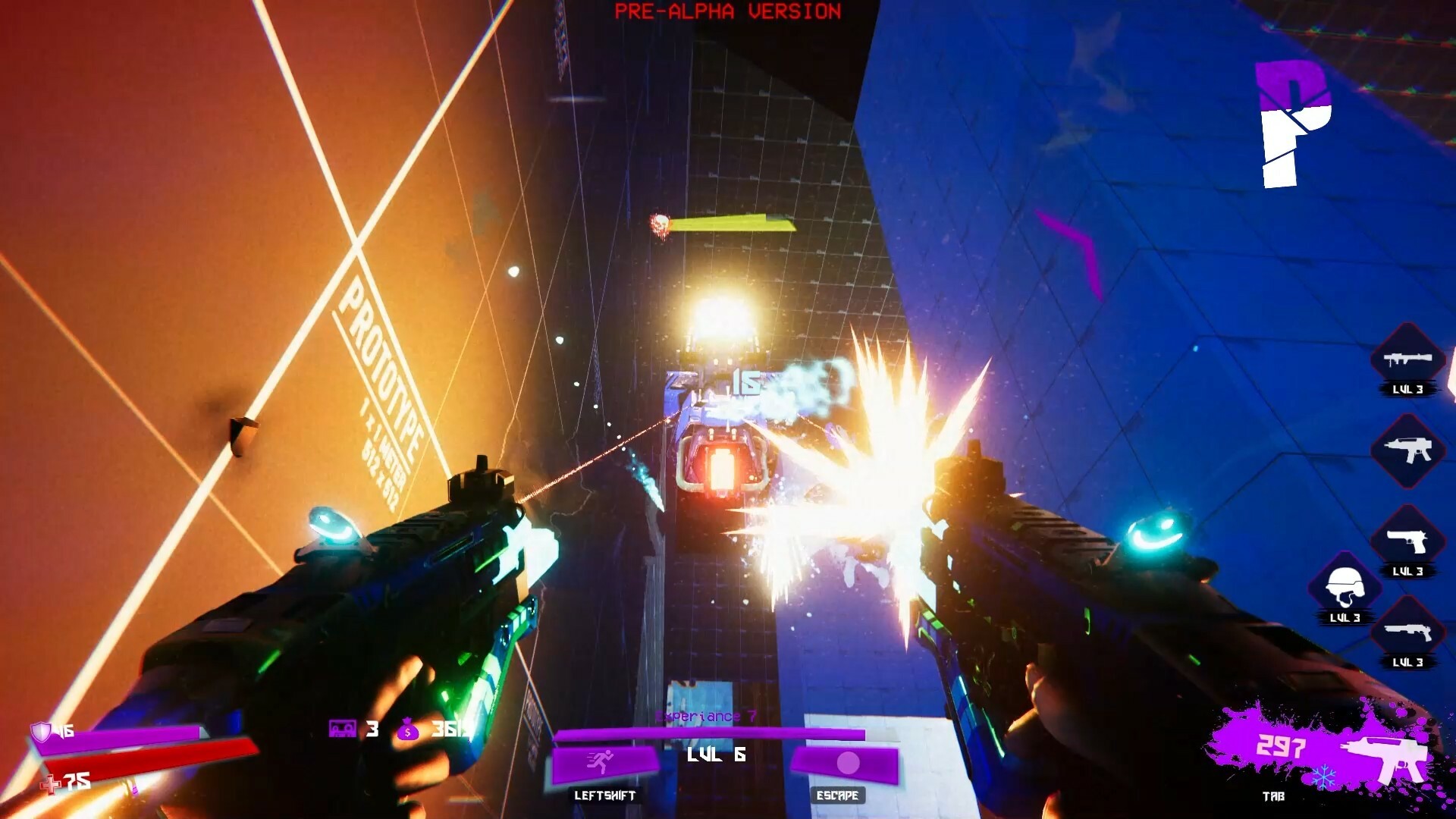Click the helmet armor icon
Screen dimensions: 1456x819
pos(1345,583)
